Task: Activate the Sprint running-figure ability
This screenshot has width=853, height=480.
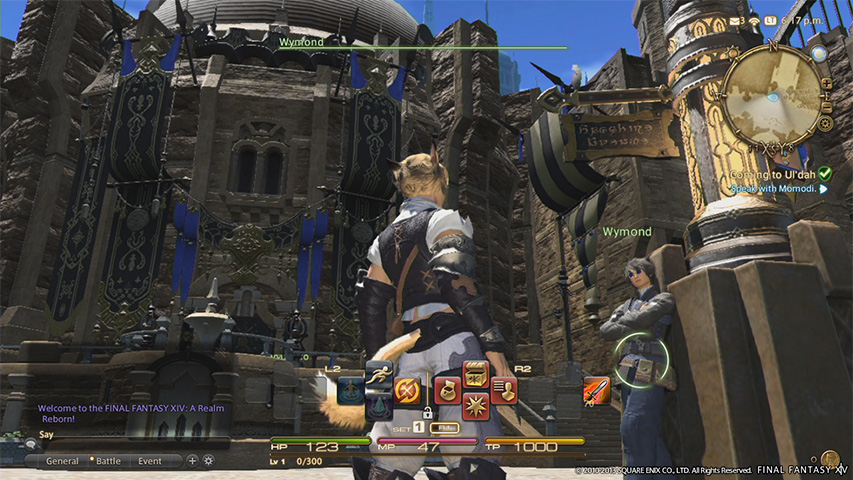Action: pos(378,373)
